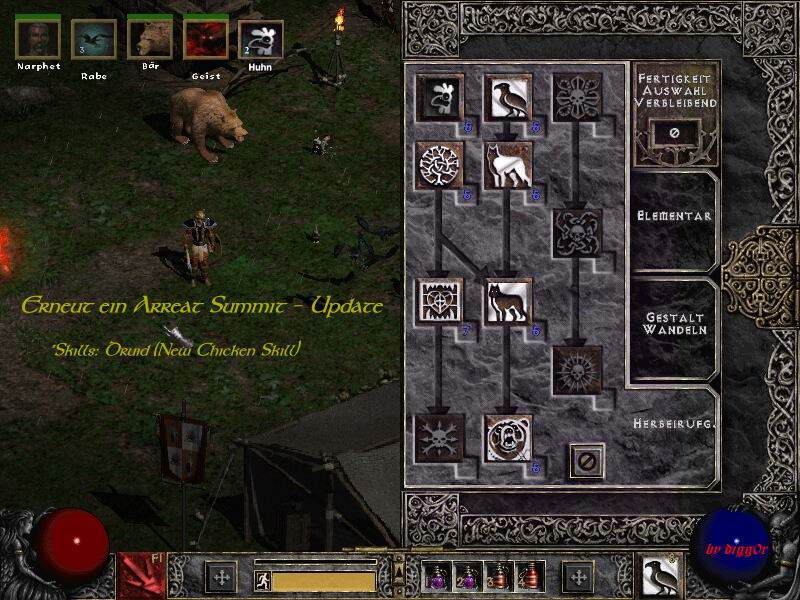Viewport: 800px width, 600px height.
Task: Pick the tree-circle skill icon
Action: [x=439, y=165]
